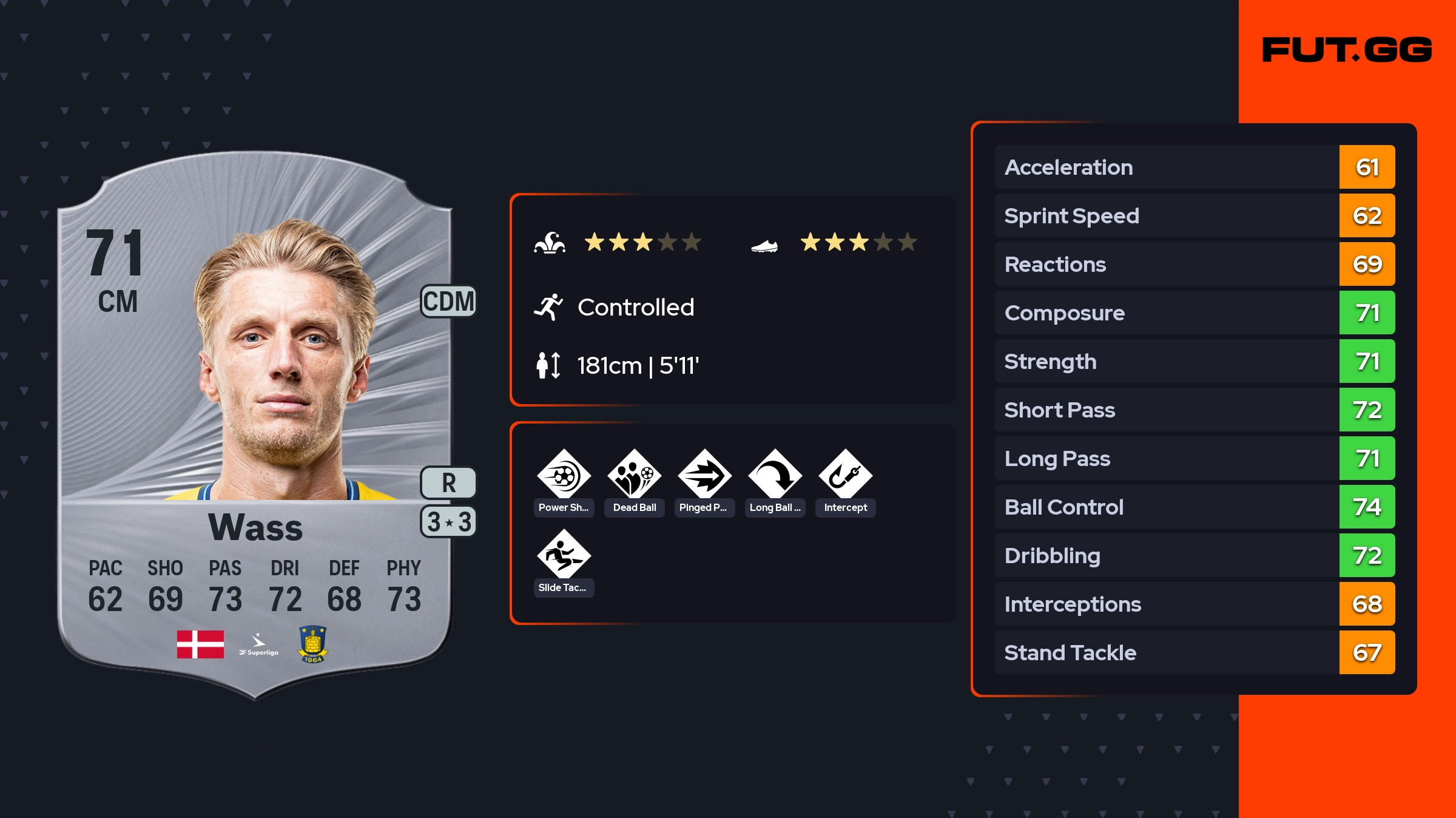Viewport: 1456px width, 818px height.
Task: Choose the Stand Tackle stat row
Action: click(x=1194, y=652)
